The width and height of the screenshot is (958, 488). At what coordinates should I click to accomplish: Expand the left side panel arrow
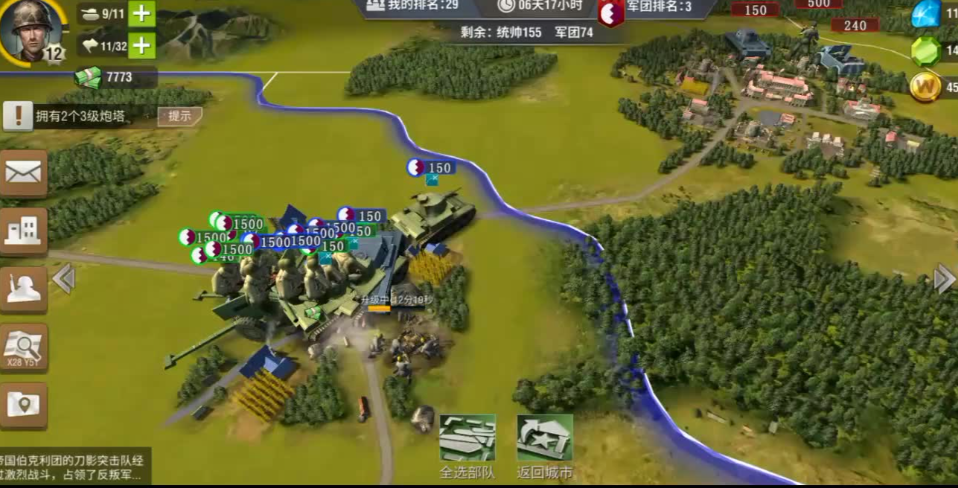pos(63,278)
